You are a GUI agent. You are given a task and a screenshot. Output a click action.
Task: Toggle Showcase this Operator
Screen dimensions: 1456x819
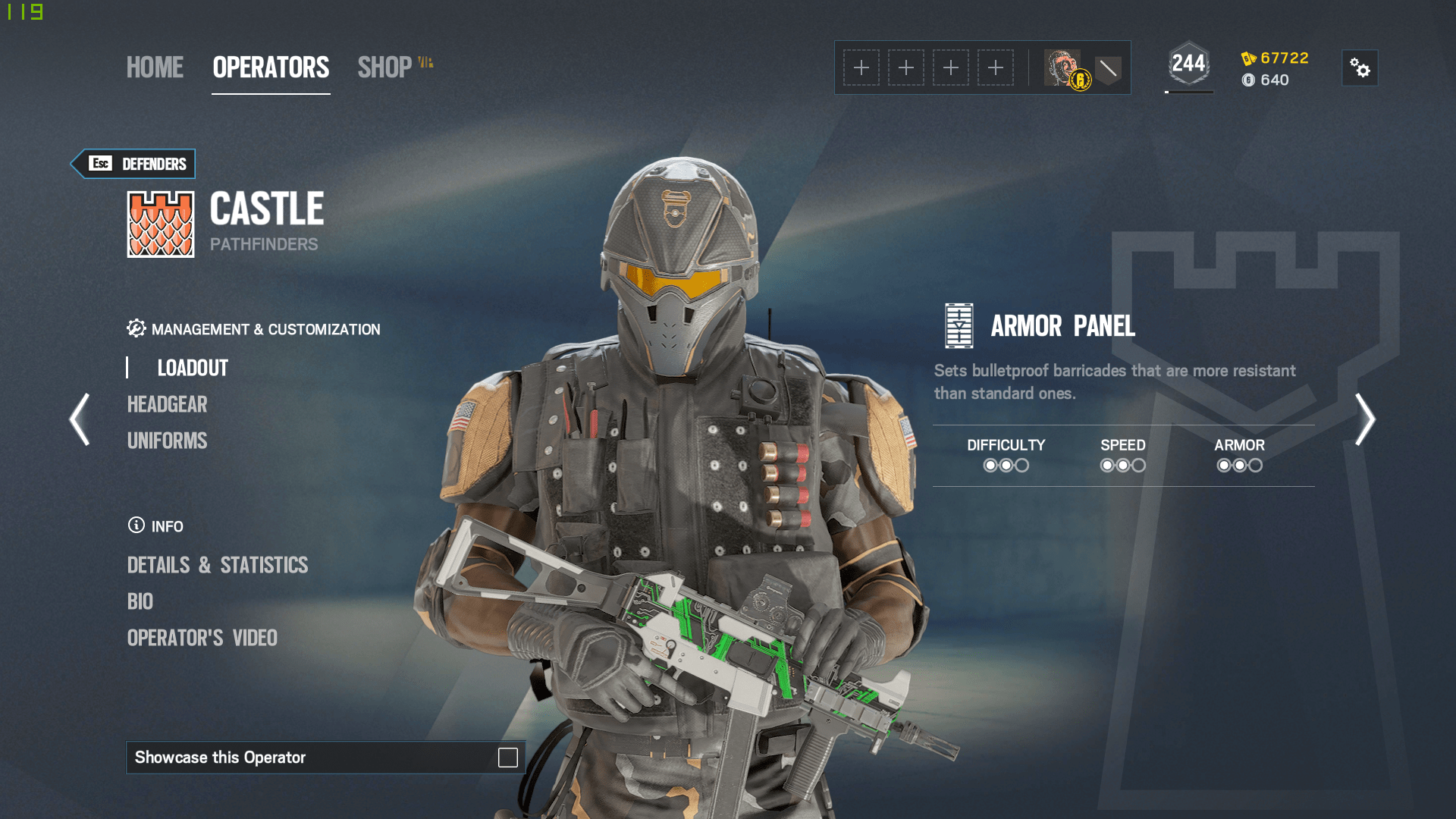507,758
